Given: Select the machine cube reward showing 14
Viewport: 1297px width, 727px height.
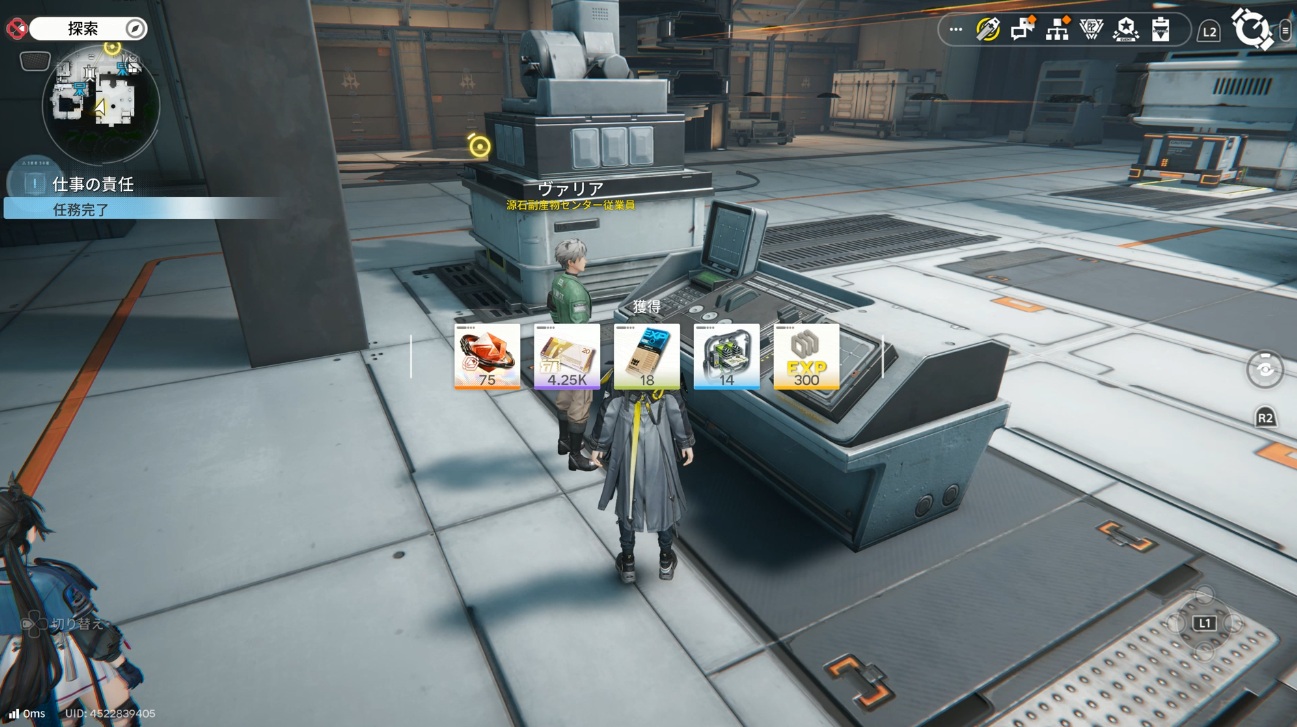Looking at the screenshot, I should click(727, 356).
